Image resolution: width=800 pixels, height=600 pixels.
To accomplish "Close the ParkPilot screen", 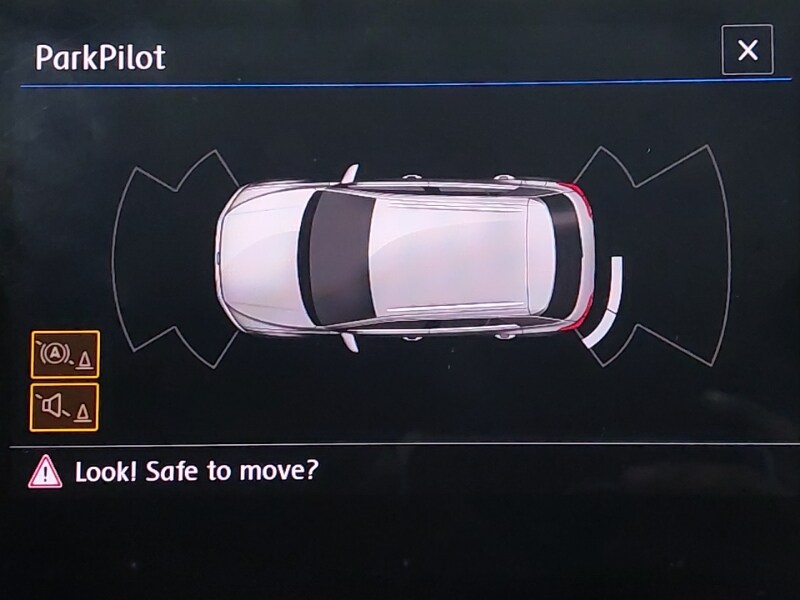I will coord(747,50).
